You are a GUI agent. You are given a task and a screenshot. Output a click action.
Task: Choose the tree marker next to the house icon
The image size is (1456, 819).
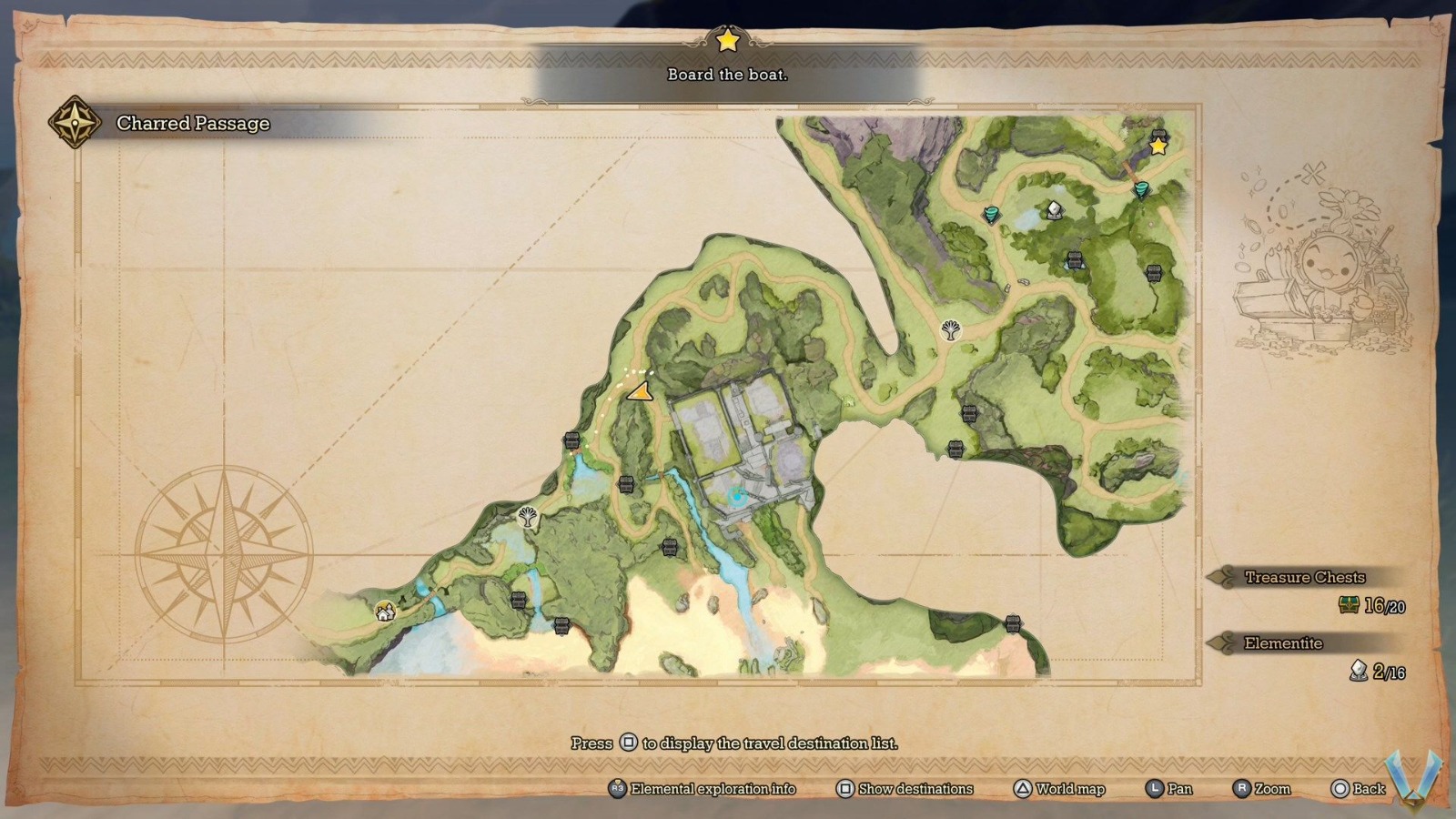coord(527,518)
